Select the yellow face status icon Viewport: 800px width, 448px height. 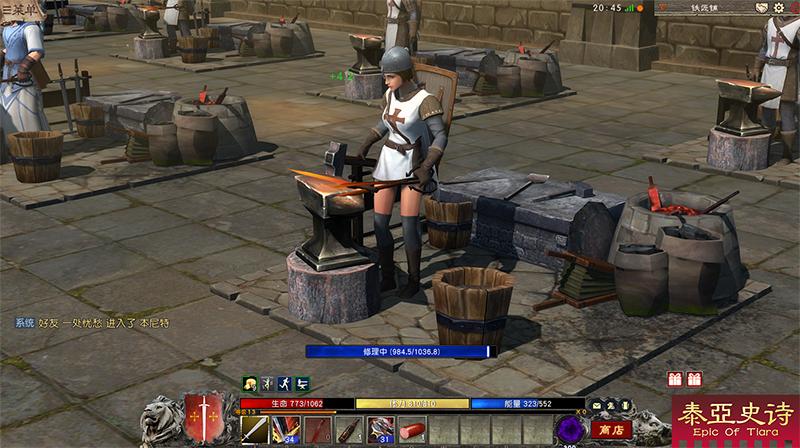pyautogui.click(x=250, y=383)
